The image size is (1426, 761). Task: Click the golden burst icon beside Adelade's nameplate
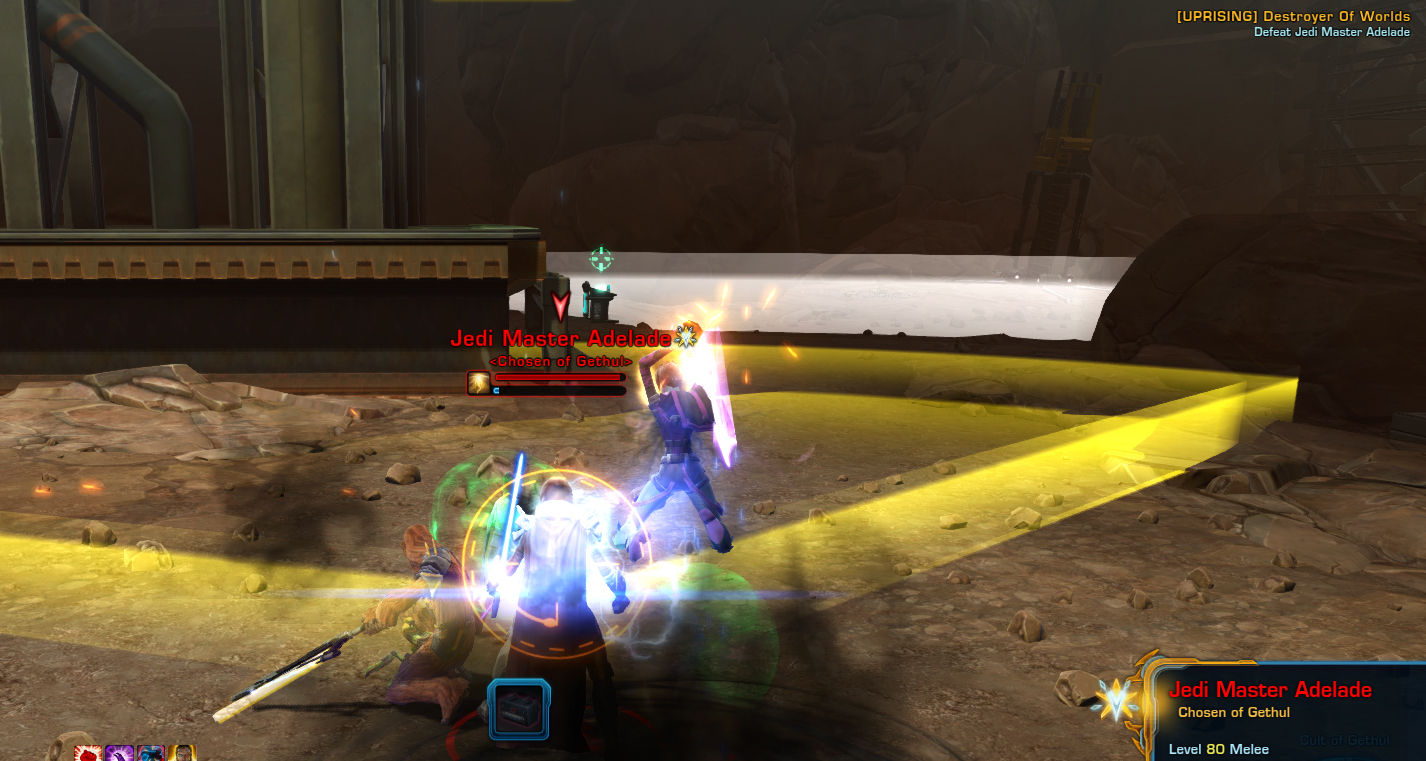686,339
